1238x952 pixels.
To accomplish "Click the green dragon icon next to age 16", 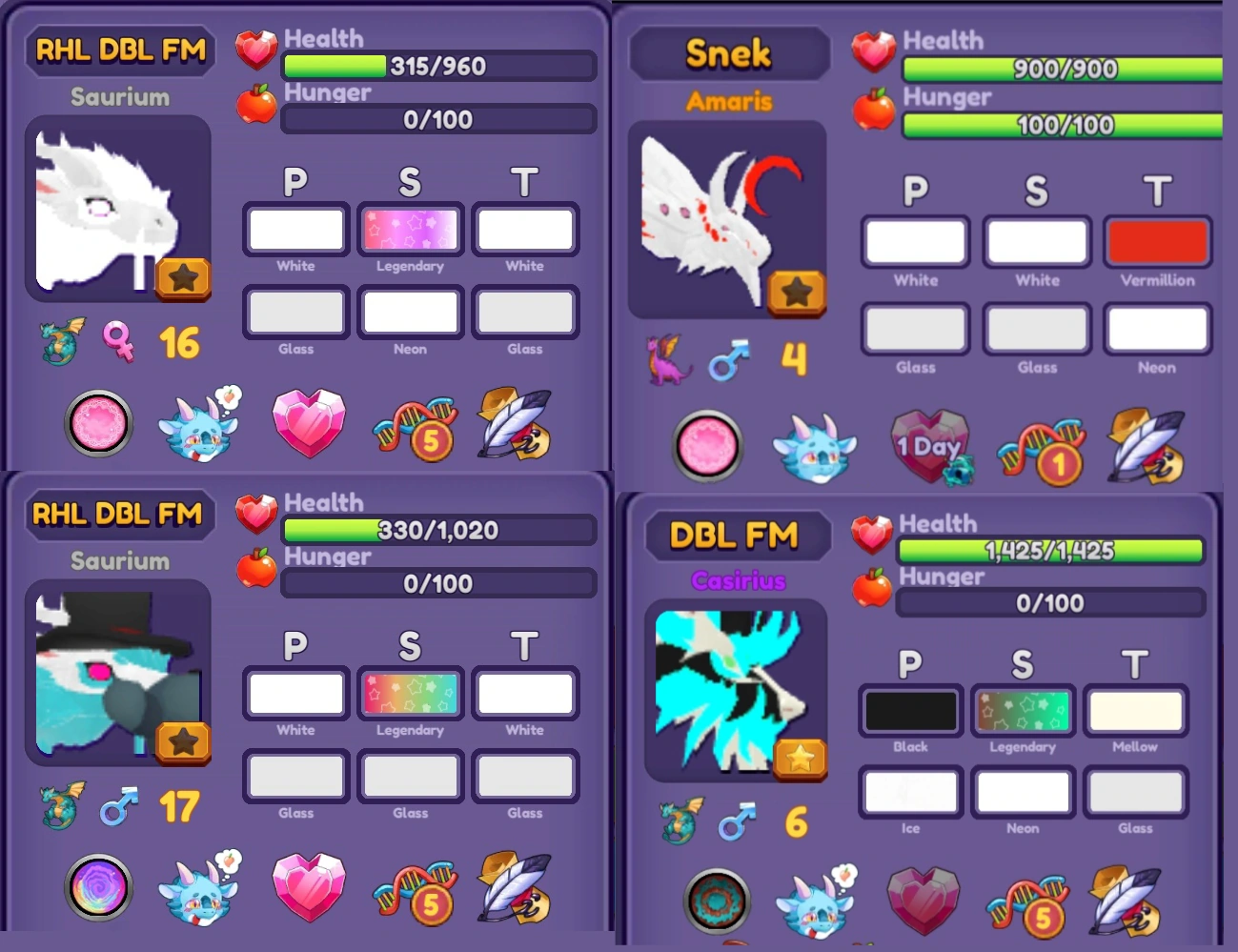I will (x=60, y=344).
